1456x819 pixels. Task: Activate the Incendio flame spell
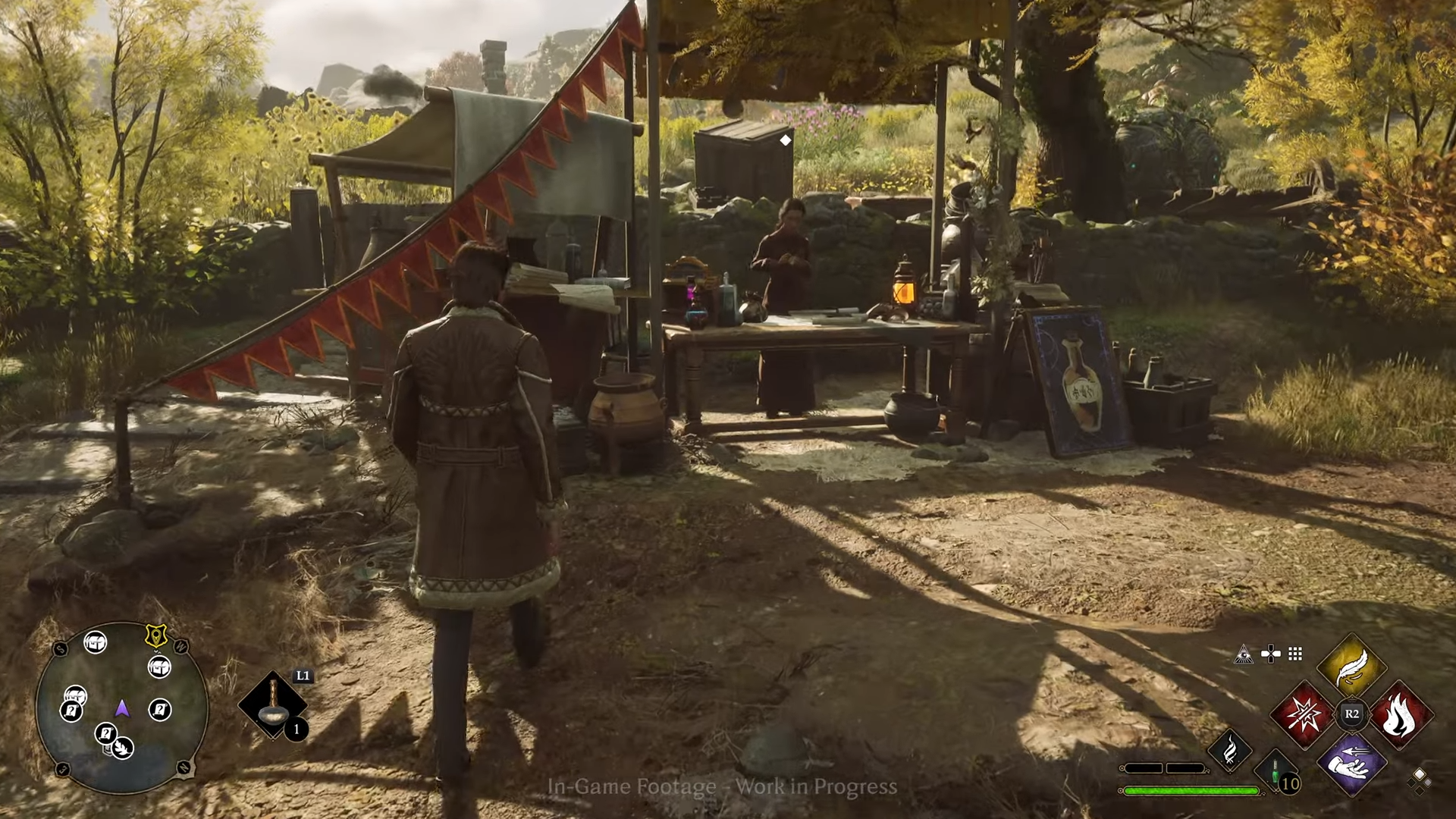[x=1400, y=715]
